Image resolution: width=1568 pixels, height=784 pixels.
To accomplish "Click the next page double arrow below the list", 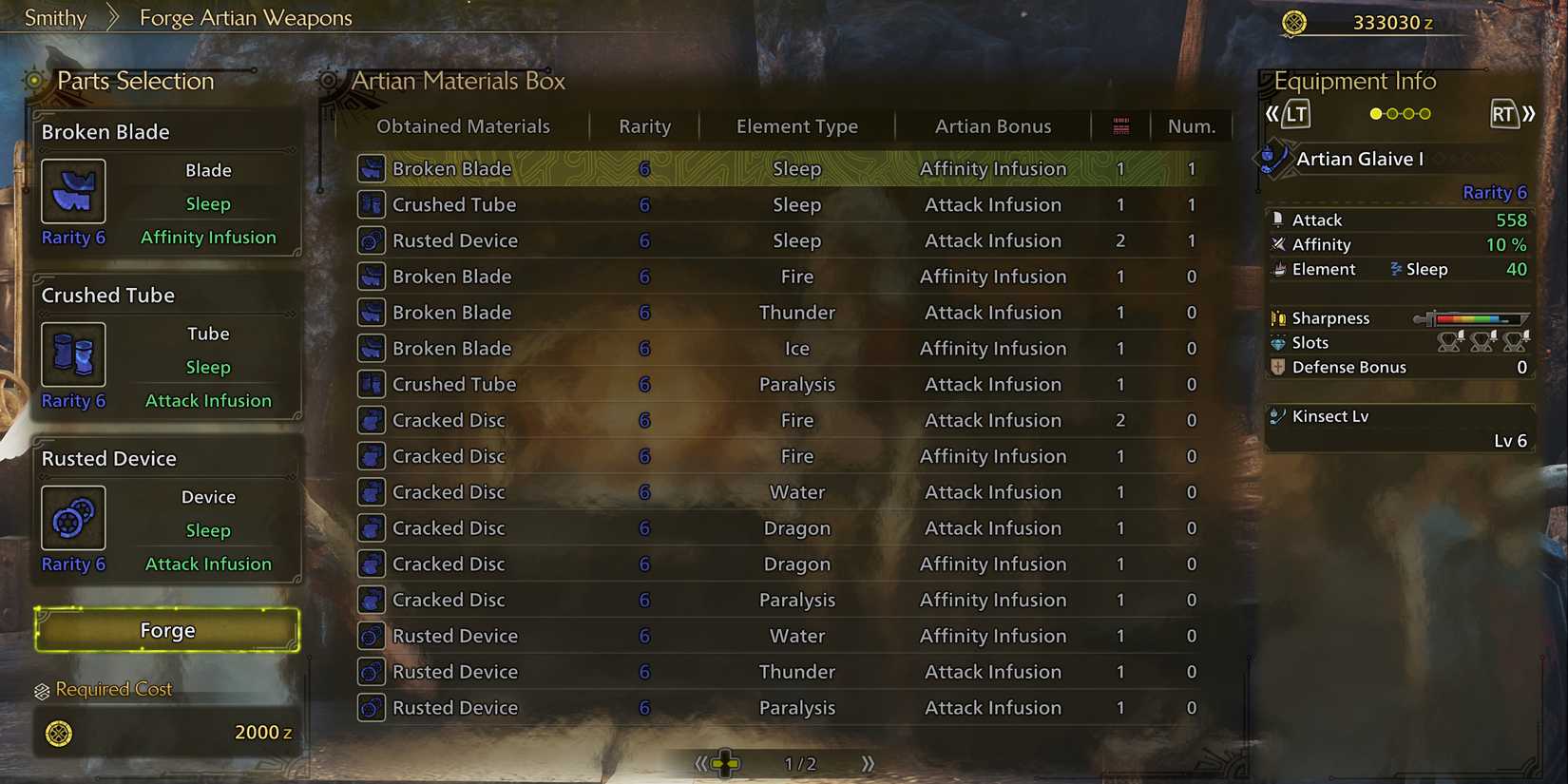I will pyautogui.click(x=866, y=762).
